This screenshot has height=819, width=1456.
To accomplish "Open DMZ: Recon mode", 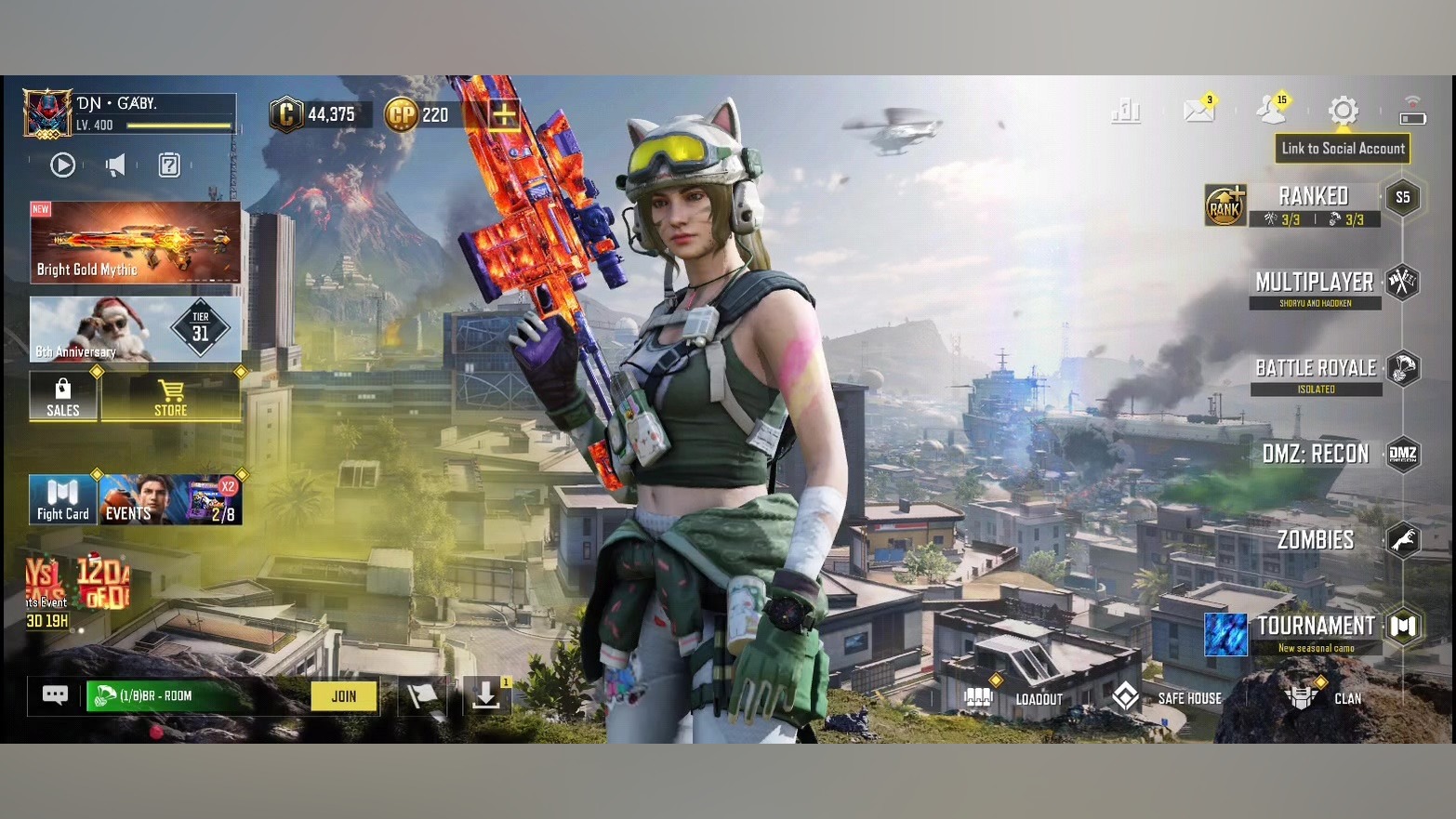I will coord(1316,454).
